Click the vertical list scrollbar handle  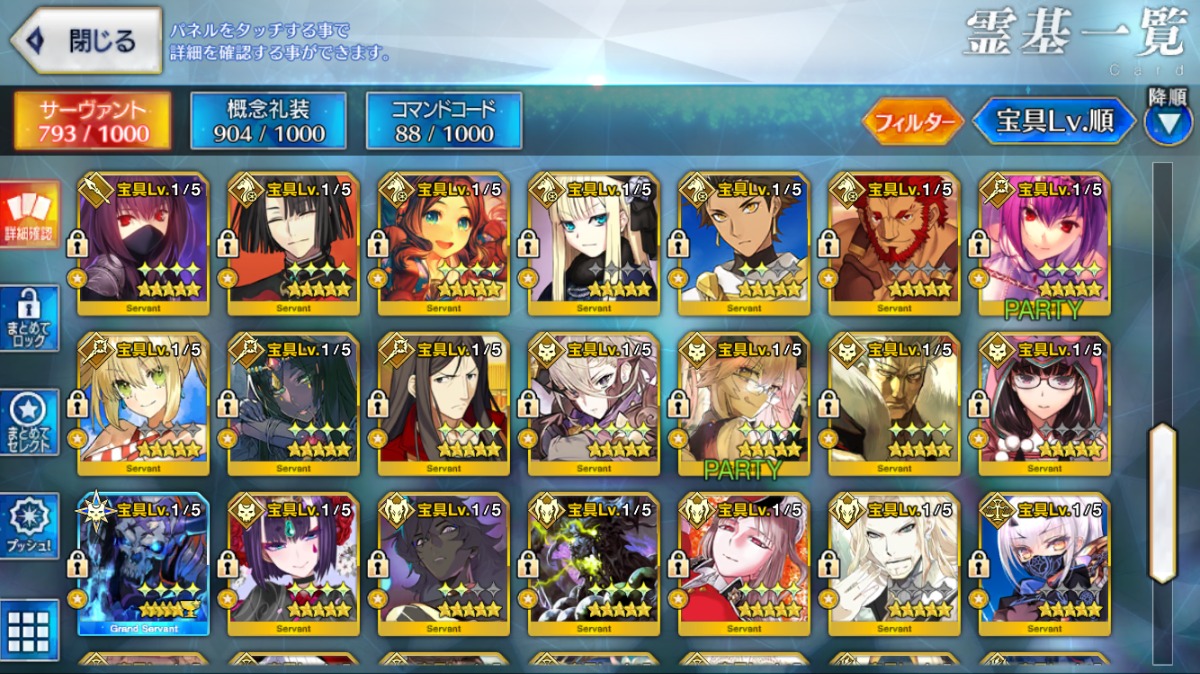click(1162, 502)
